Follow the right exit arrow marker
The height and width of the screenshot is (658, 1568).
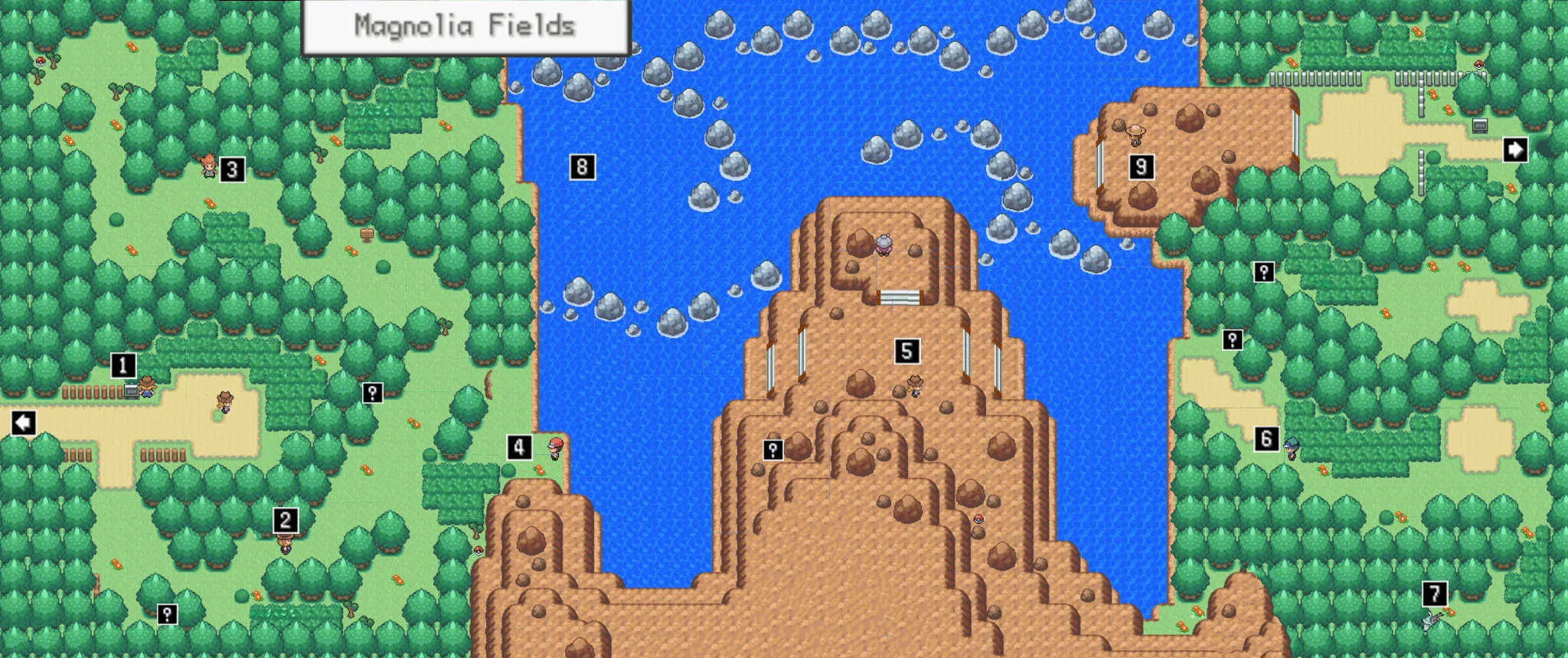(x=1515, y=149)
